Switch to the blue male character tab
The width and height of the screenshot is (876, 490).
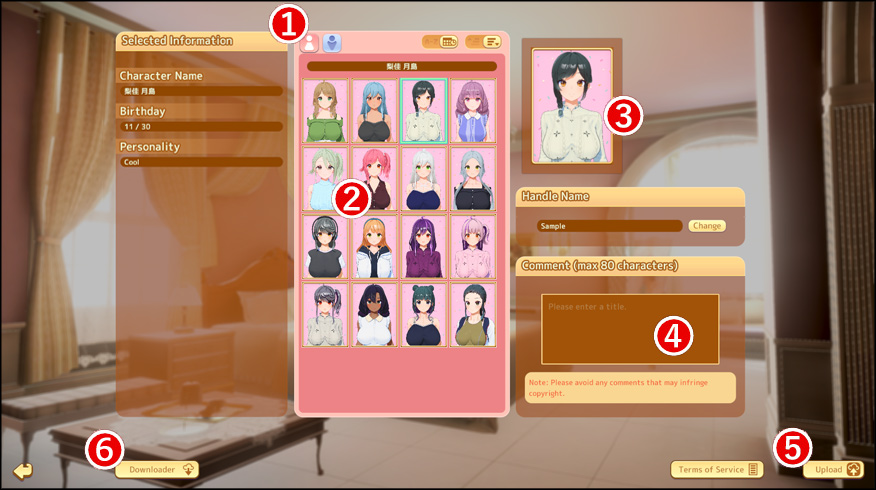332,43
